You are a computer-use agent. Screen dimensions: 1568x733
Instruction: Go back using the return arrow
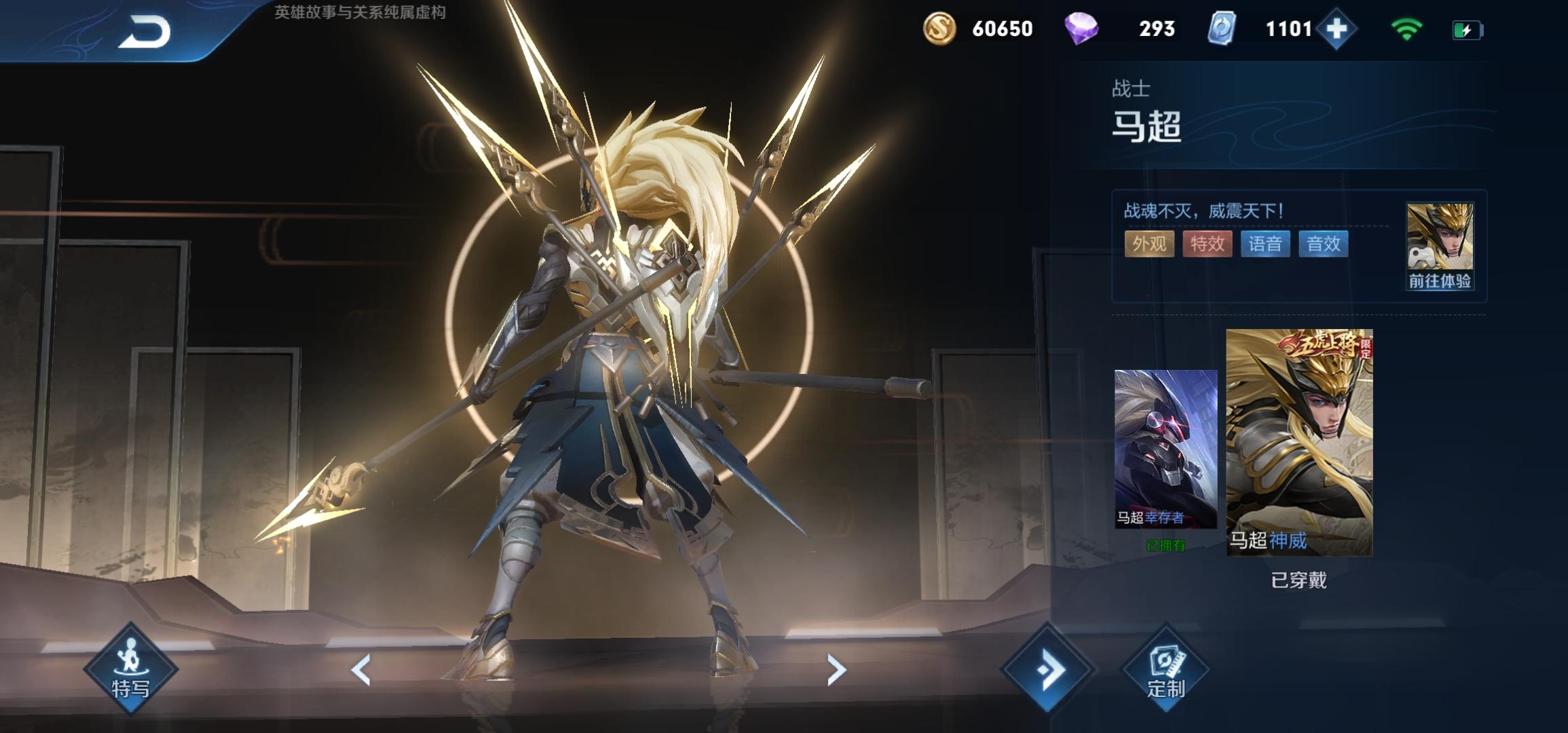point(145,32)
